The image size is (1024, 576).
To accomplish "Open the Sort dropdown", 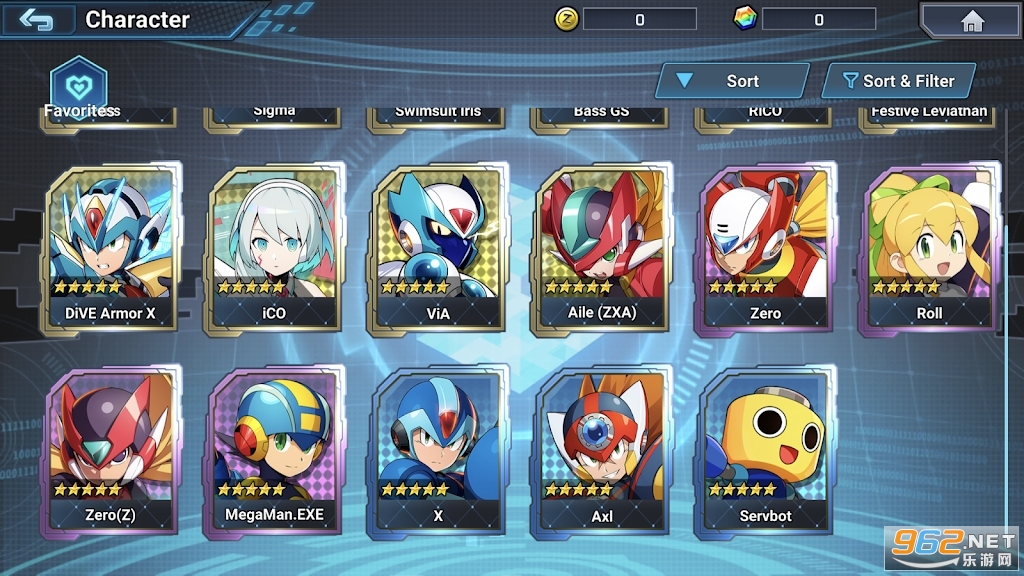I will point(731,81).
